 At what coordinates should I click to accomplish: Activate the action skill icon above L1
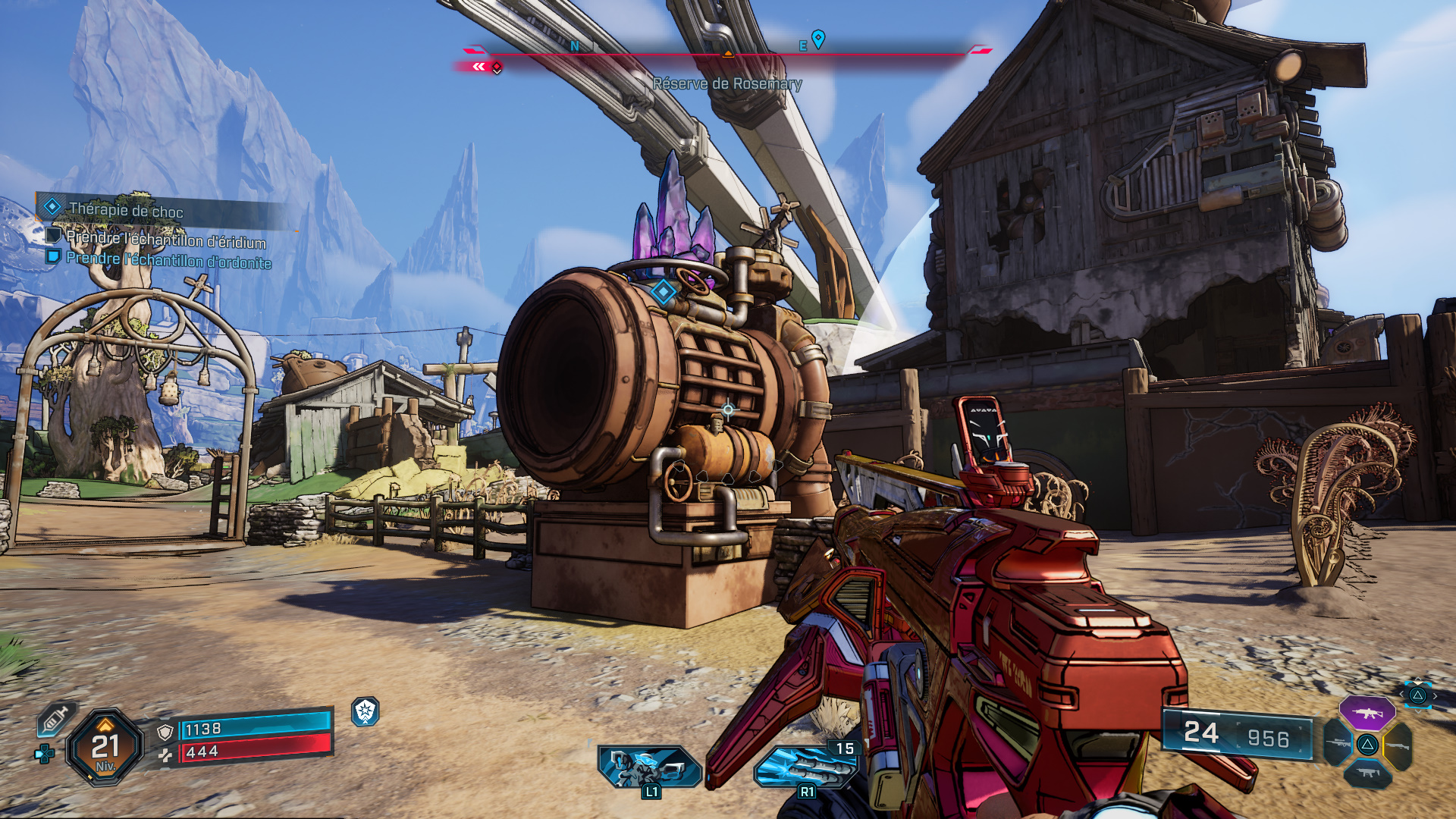(x=649, y=766)
